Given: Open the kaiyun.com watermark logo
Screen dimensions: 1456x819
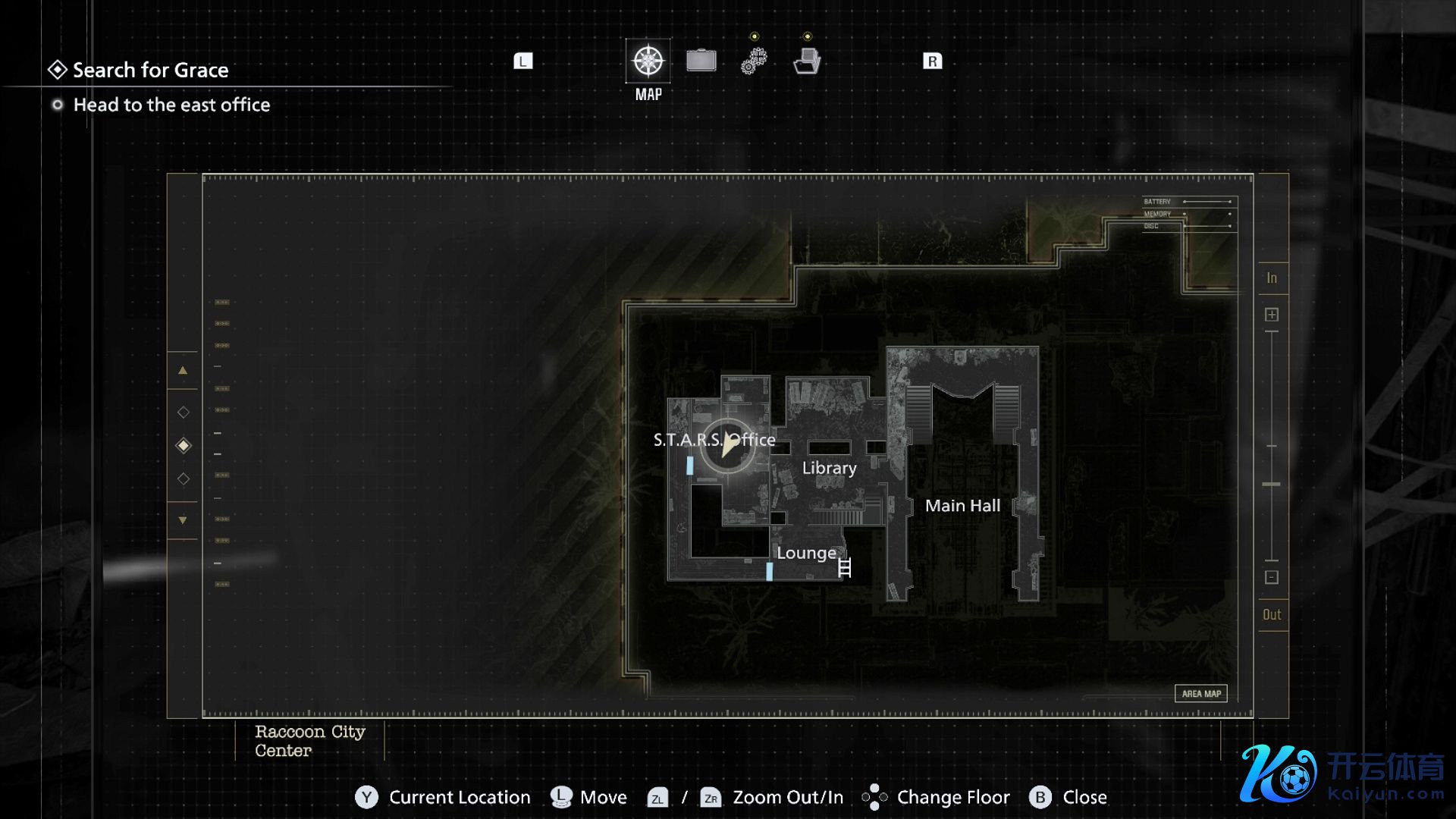Looking at the screenshot, I should tap(1342, 774).
